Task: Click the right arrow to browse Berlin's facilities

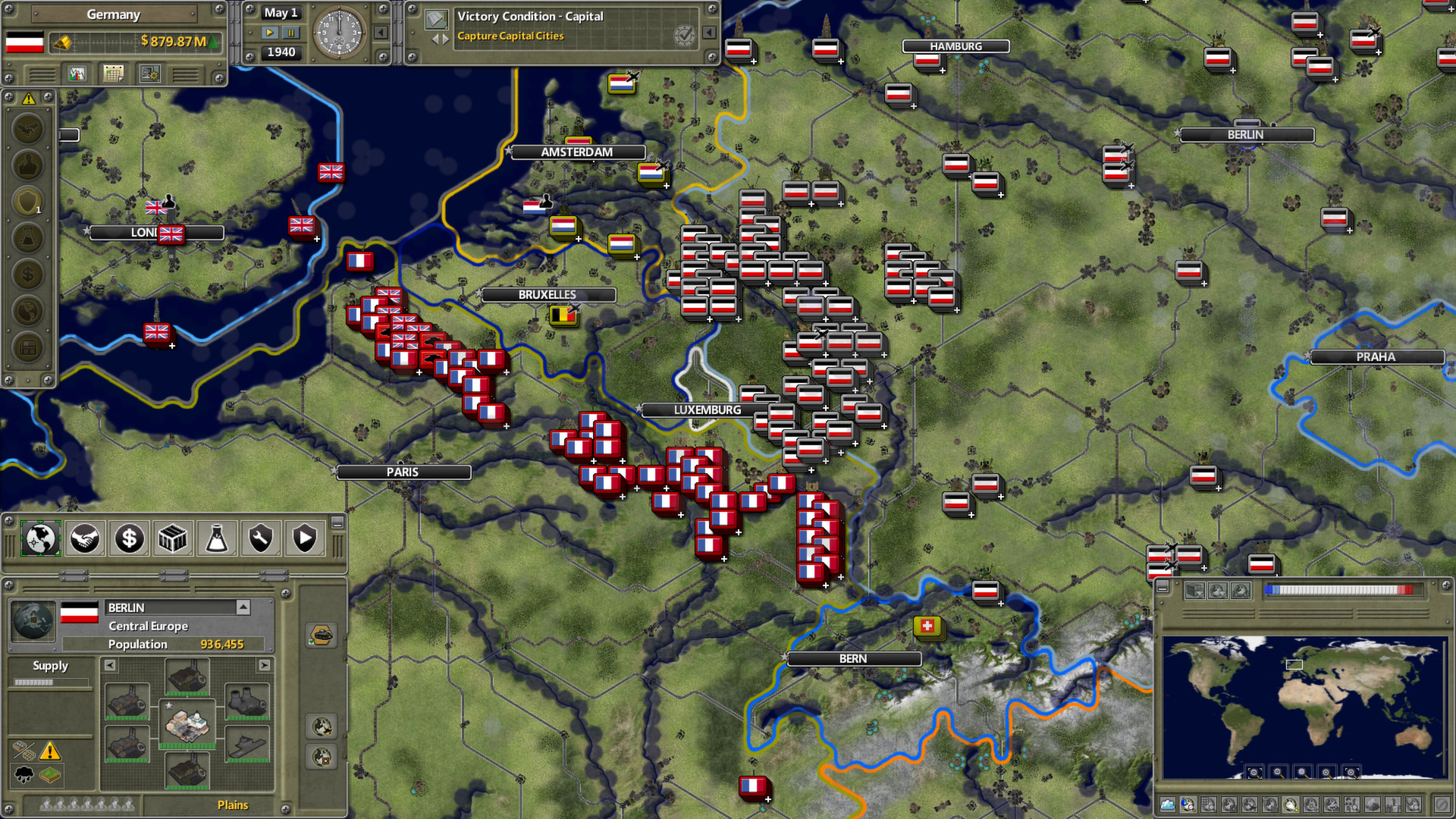Action: 263,666
